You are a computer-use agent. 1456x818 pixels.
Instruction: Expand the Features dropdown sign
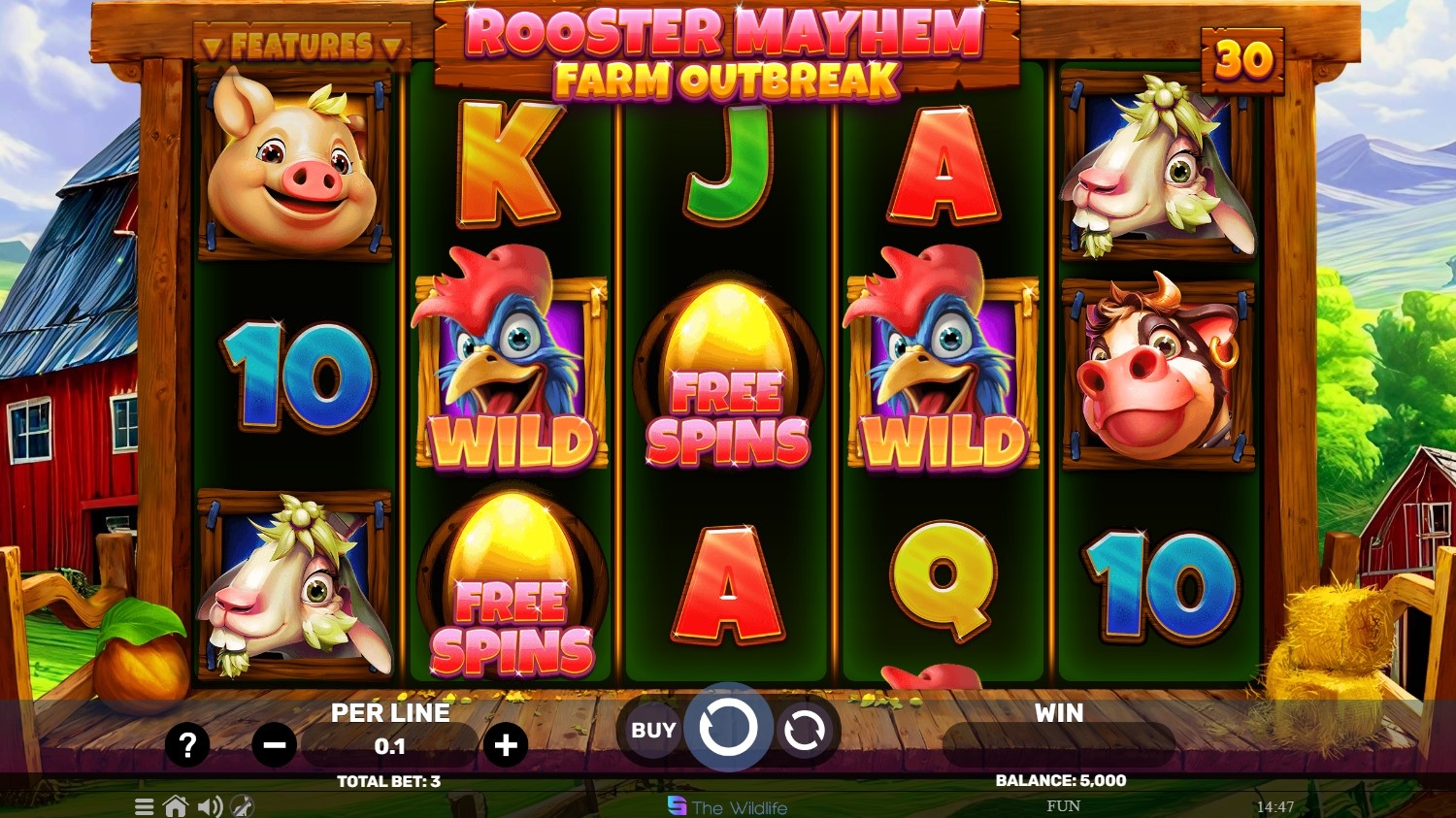pos(302,46)
